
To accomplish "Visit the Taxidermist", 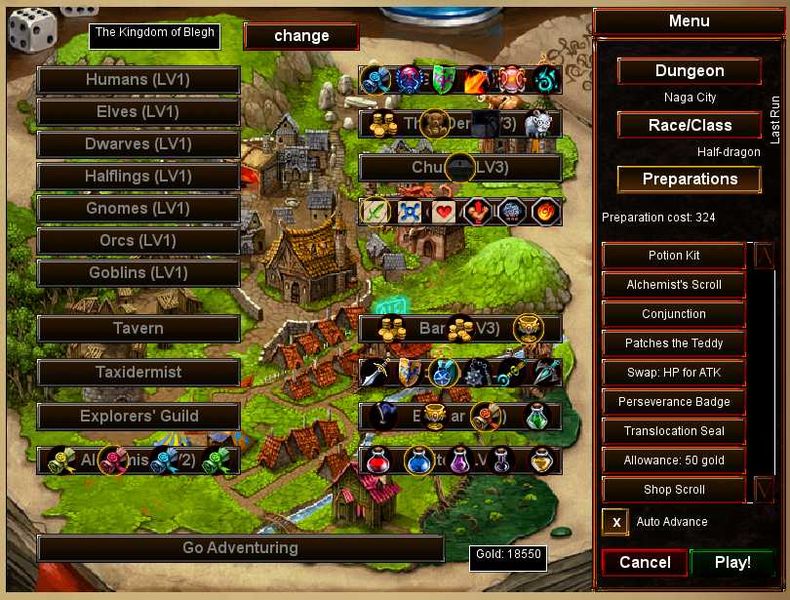I will point(138,372).
